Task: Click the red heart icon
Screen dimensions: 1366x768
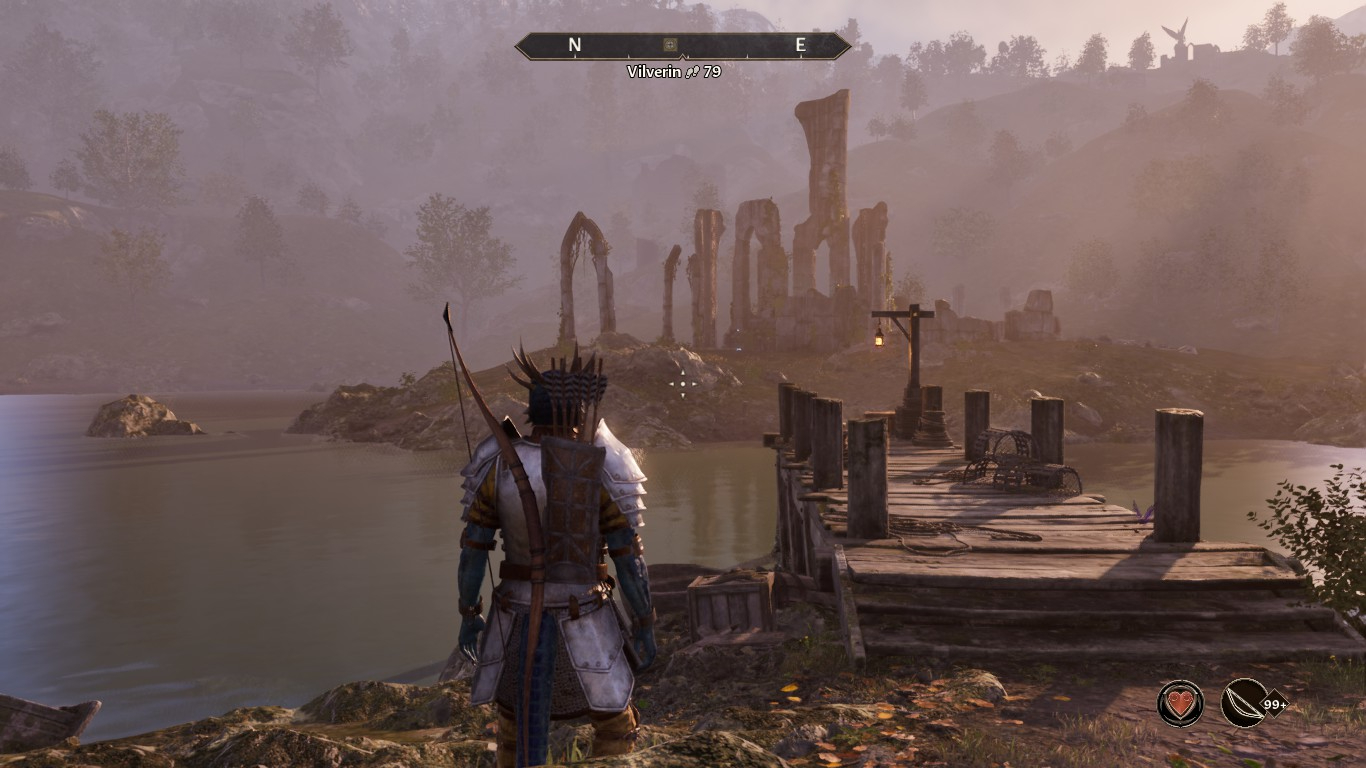Action: 1181,702
